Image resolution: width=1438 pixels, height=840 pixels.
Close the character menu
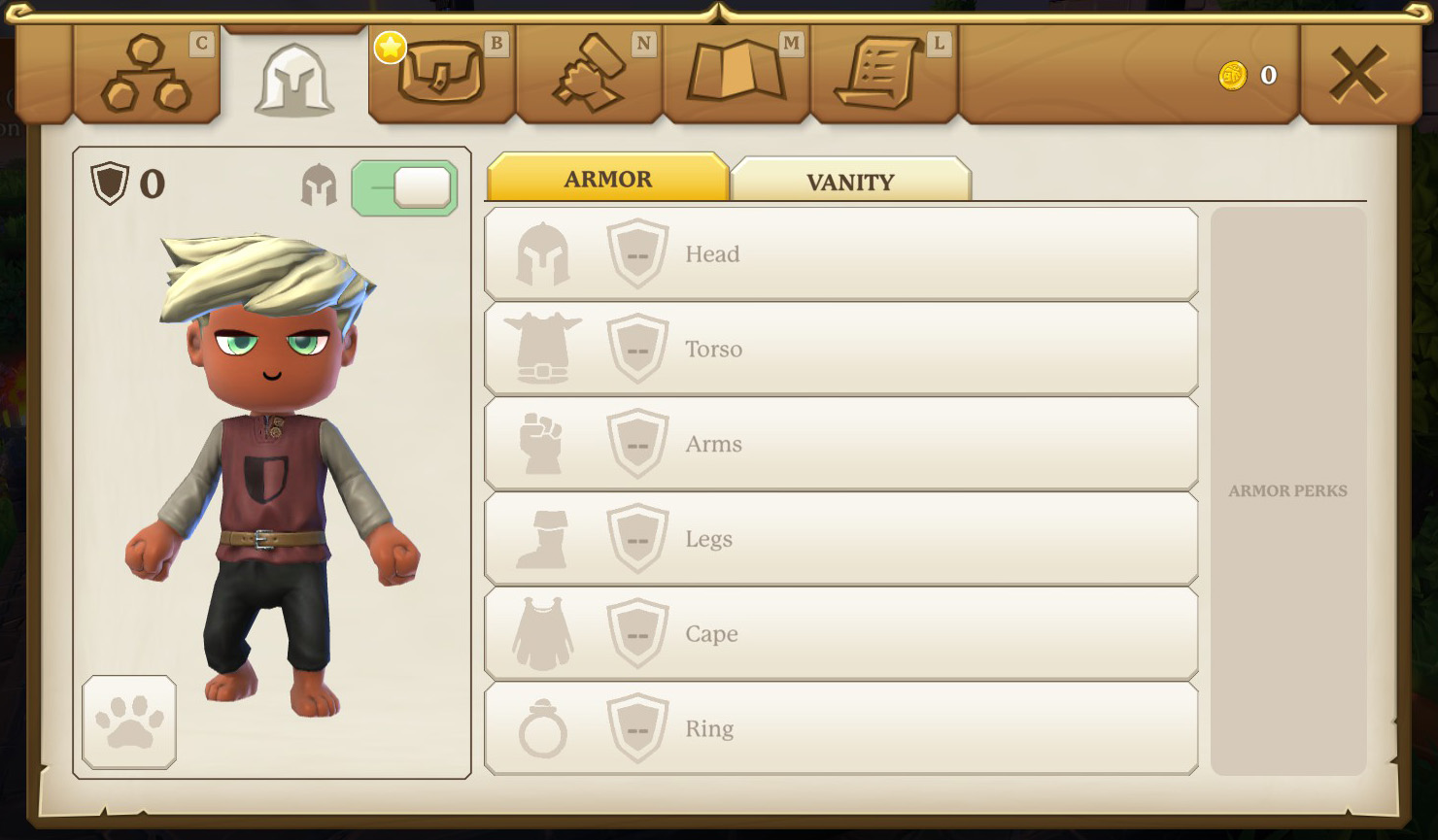coord(1357,75)
